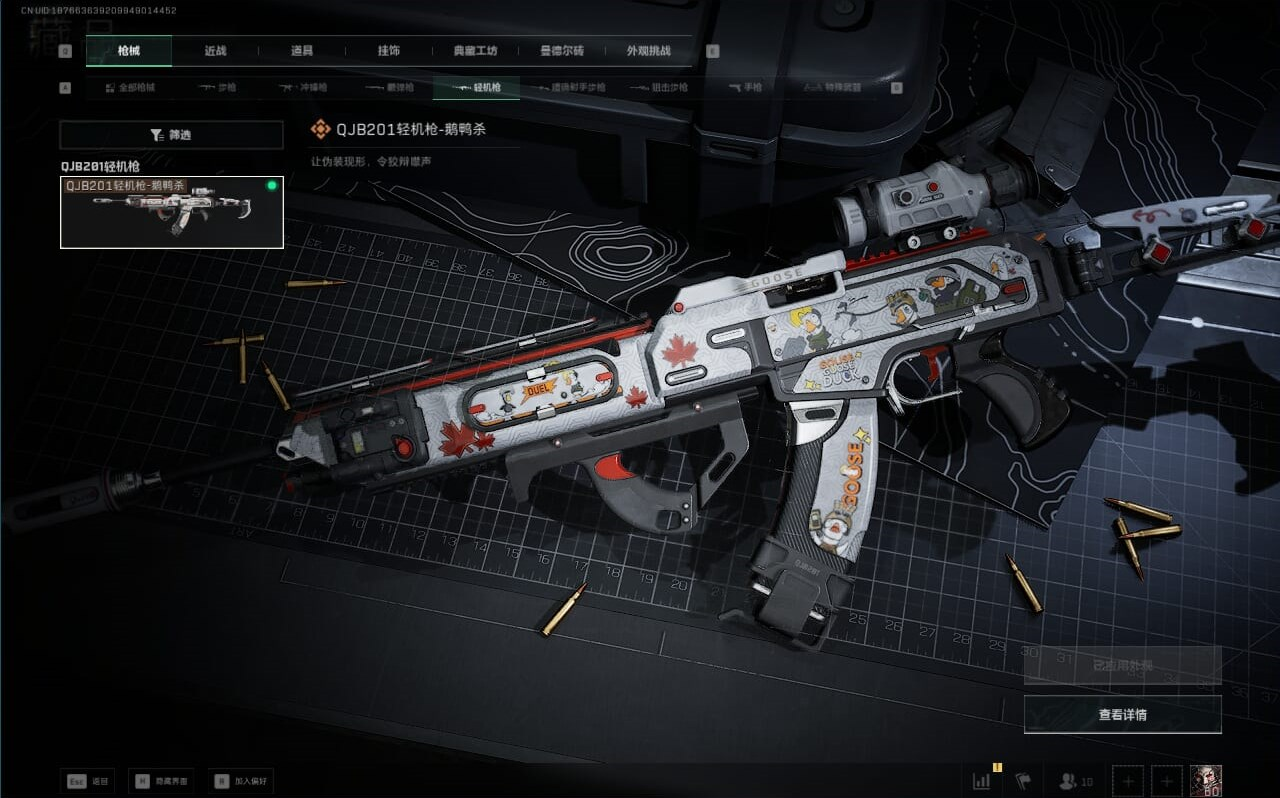Open the 外观挑战 appearance challenge tab
The width and height of the screenshot is (1280, 798).
coord(648,51)
